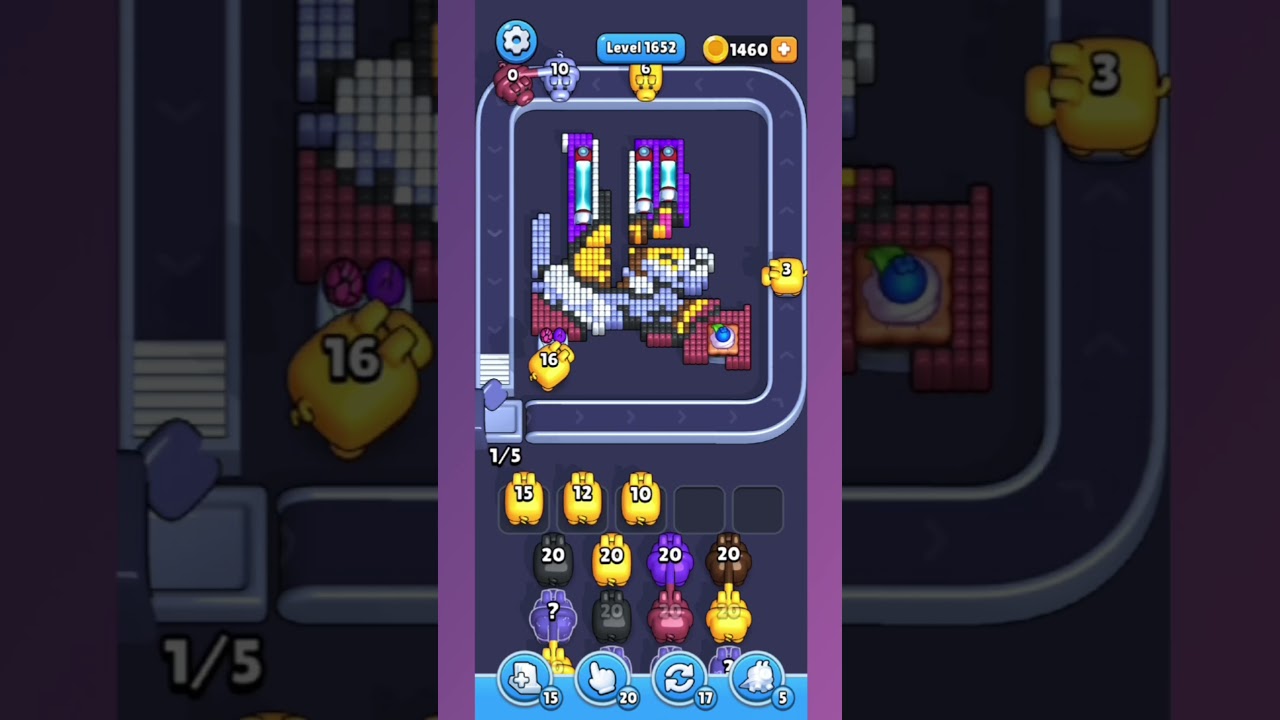Choose the queued fist numbered 10
This screenshot has width=1280, height=720.
641,500
